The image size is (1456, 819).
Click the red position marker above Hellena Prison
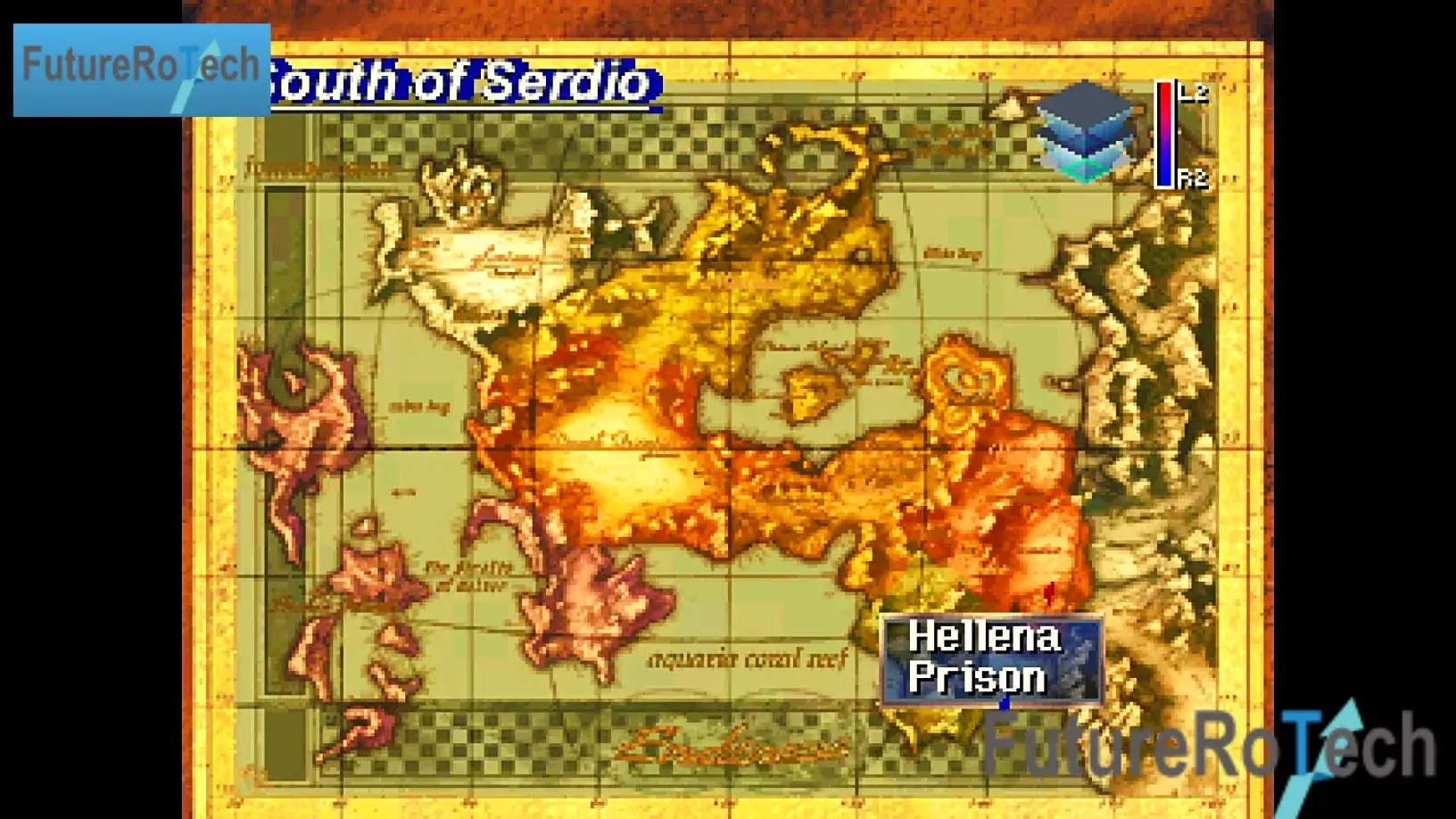1049,591
